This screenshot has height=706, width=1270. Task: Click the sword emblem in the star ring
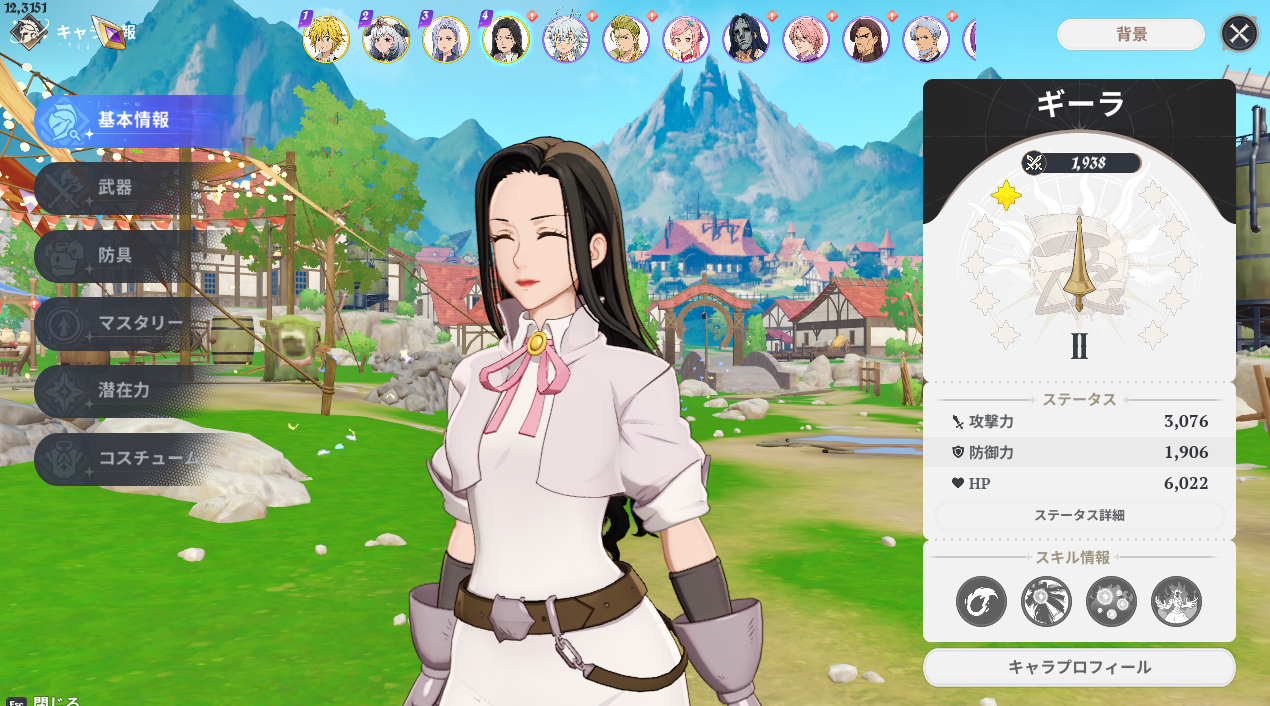[1079, 262]
